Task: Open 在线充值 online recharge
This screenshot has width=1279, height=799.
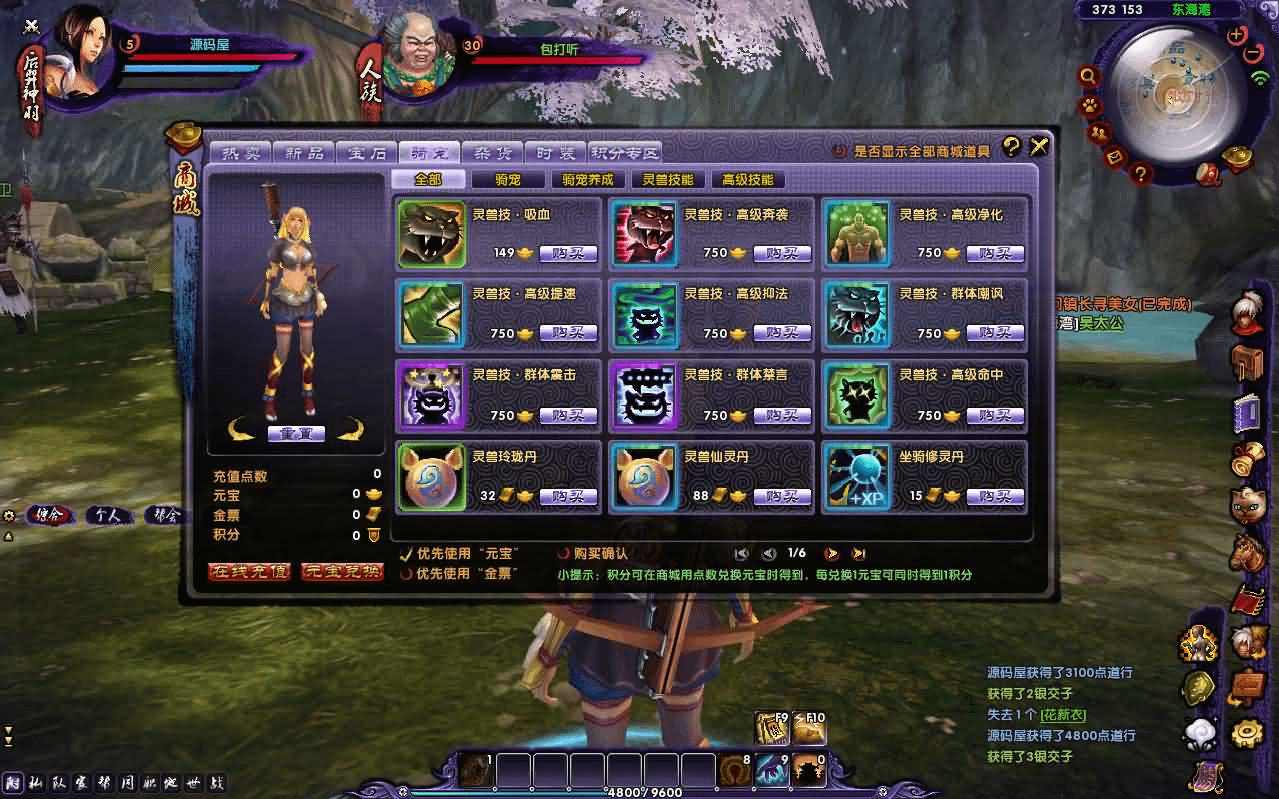Action: (249, 572)
